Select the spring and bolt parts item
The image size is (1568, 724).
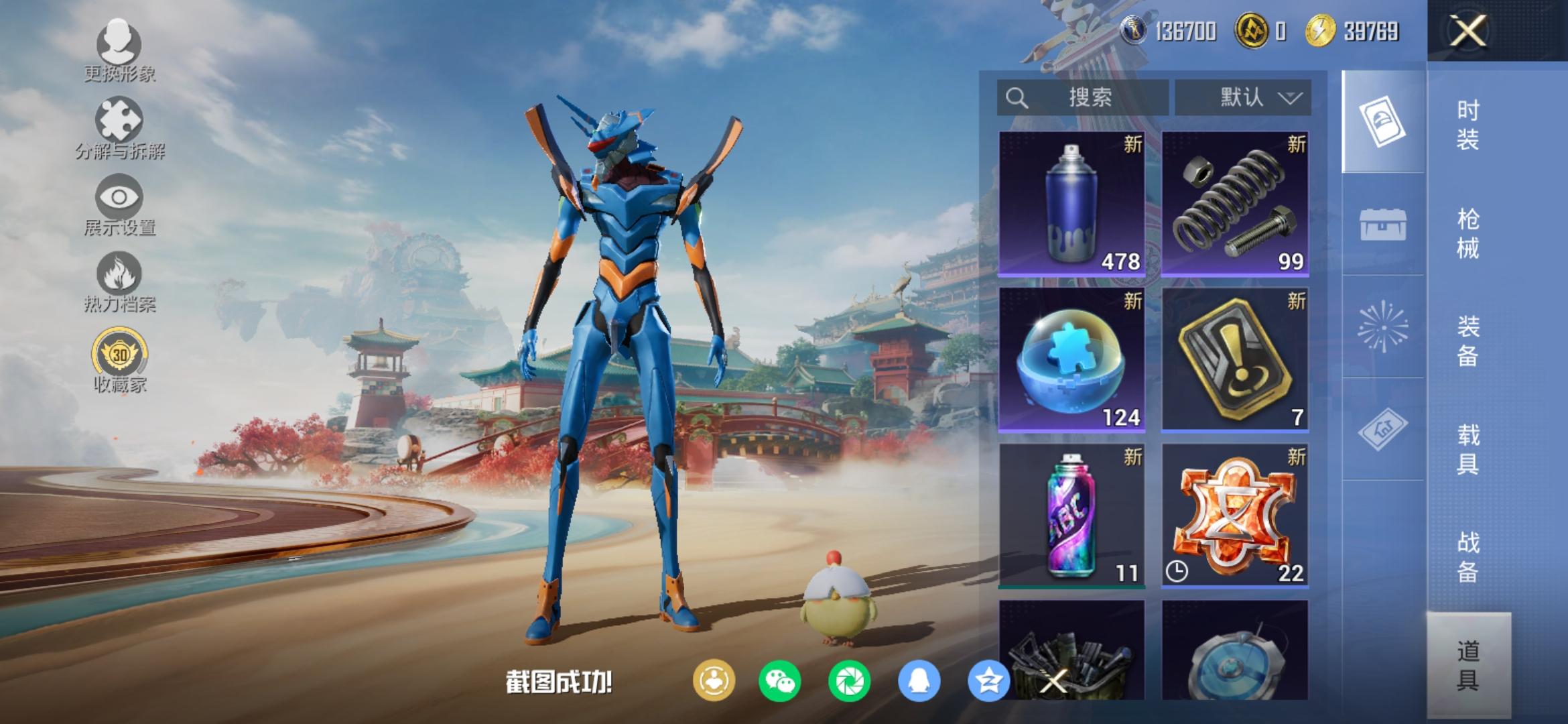click(1234, 203)
